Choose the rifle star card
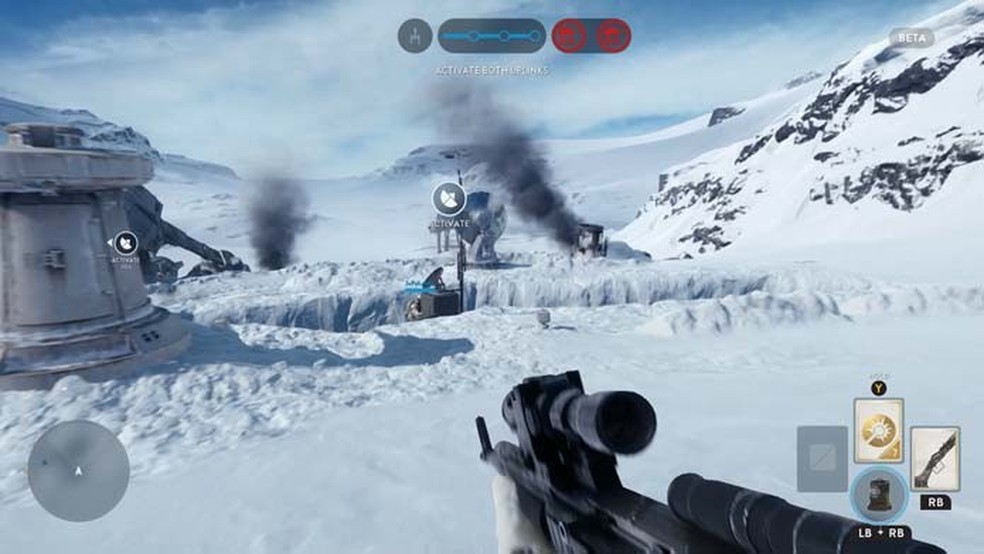The width and height of the screenshot is (984, 554). (935, 458)
